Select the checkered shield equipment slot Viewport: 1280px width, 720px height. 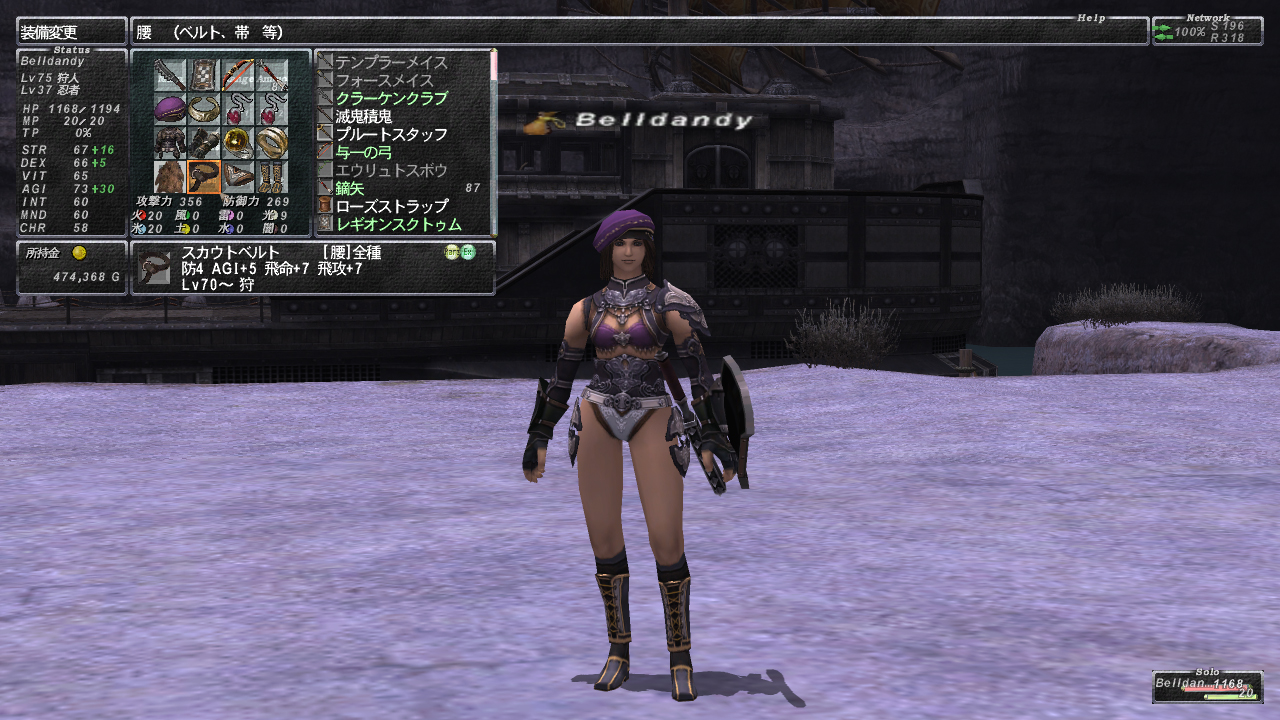[x=204, y=75]
